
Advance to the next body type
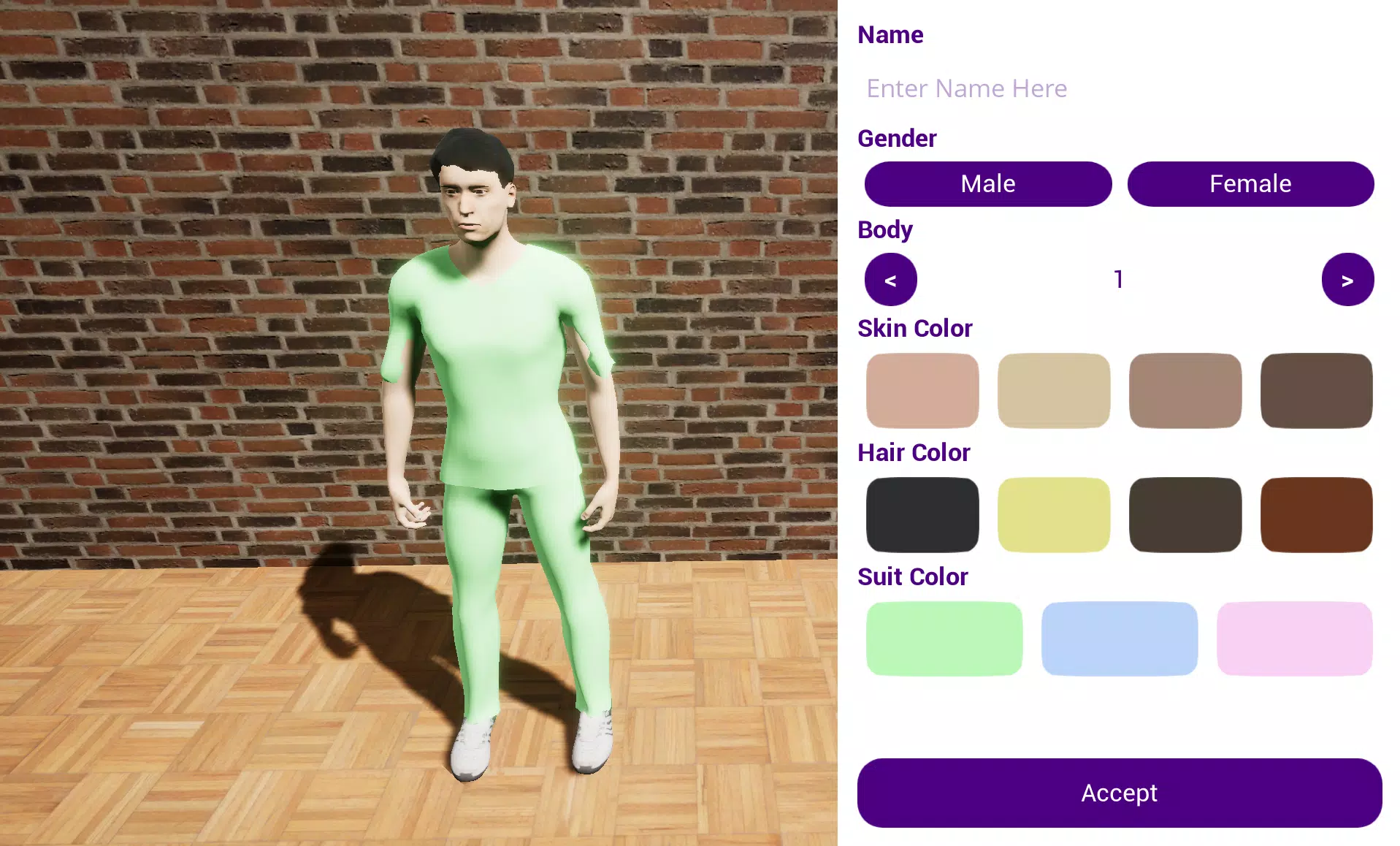click(1347, 280)
